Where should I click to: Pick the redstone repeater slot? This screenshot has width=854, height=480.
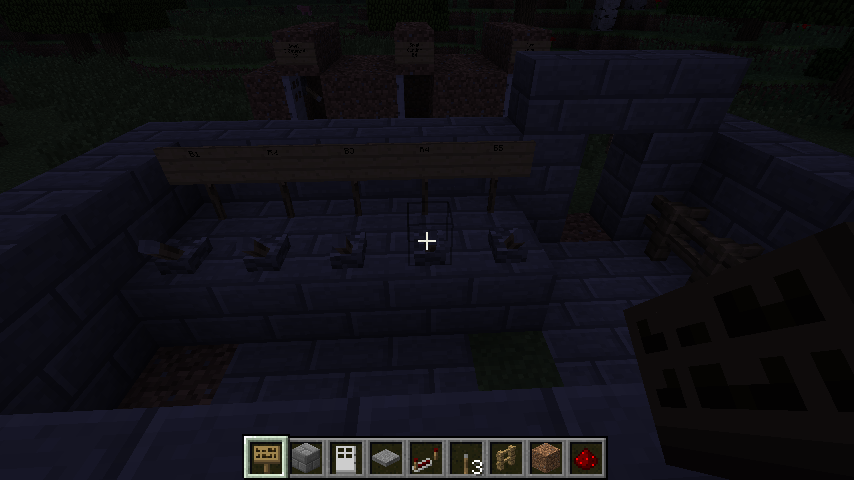pyautogui.click(x=427, y=458)
